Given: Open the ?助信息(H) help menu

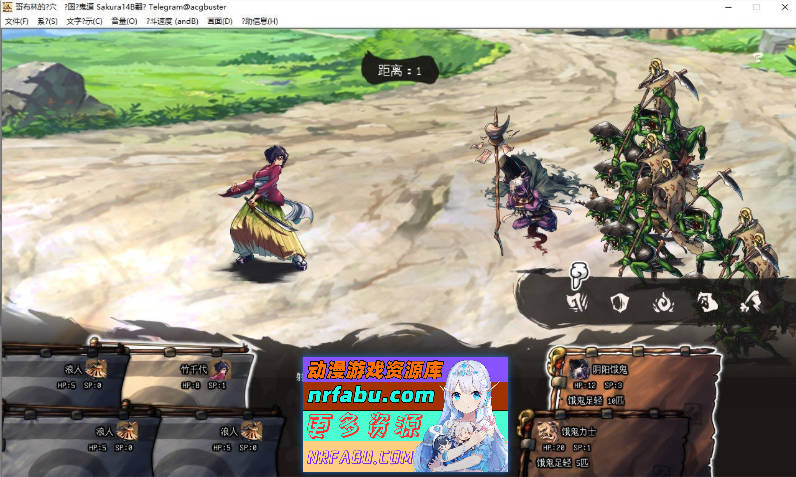Looking at the screenshot, I should coord(260,21).
